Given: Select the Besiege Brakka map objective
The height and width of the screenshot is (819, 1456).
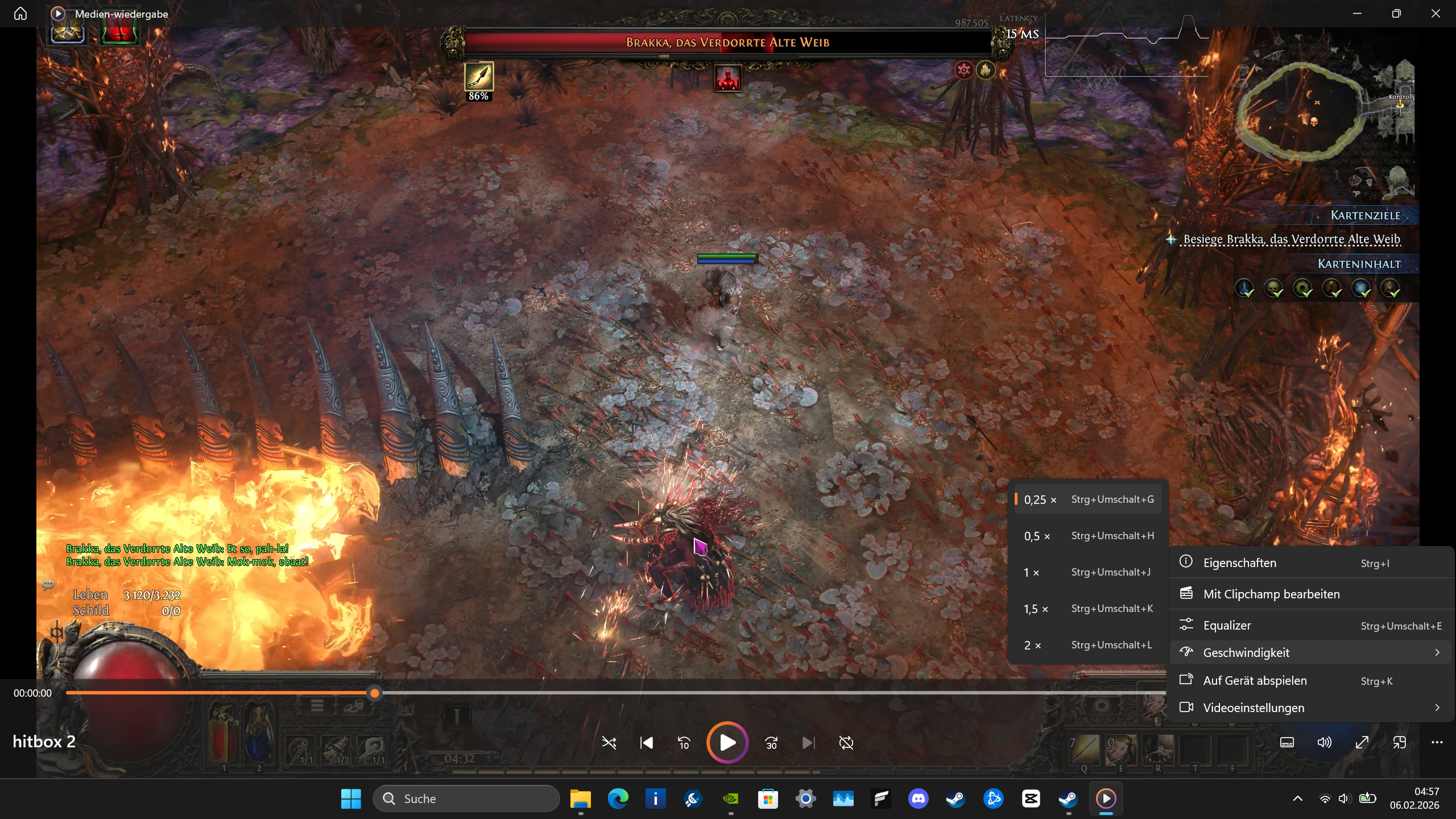Looking at the screenshot, I should pyautogui.click(x=1291, y=239).
